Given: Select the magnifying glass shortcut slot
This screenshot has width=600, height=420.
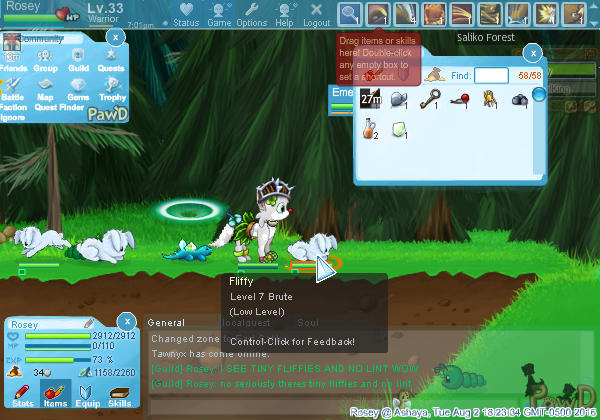Looking at the screenshot, I should pyautogui.click(x=349, y=14).
